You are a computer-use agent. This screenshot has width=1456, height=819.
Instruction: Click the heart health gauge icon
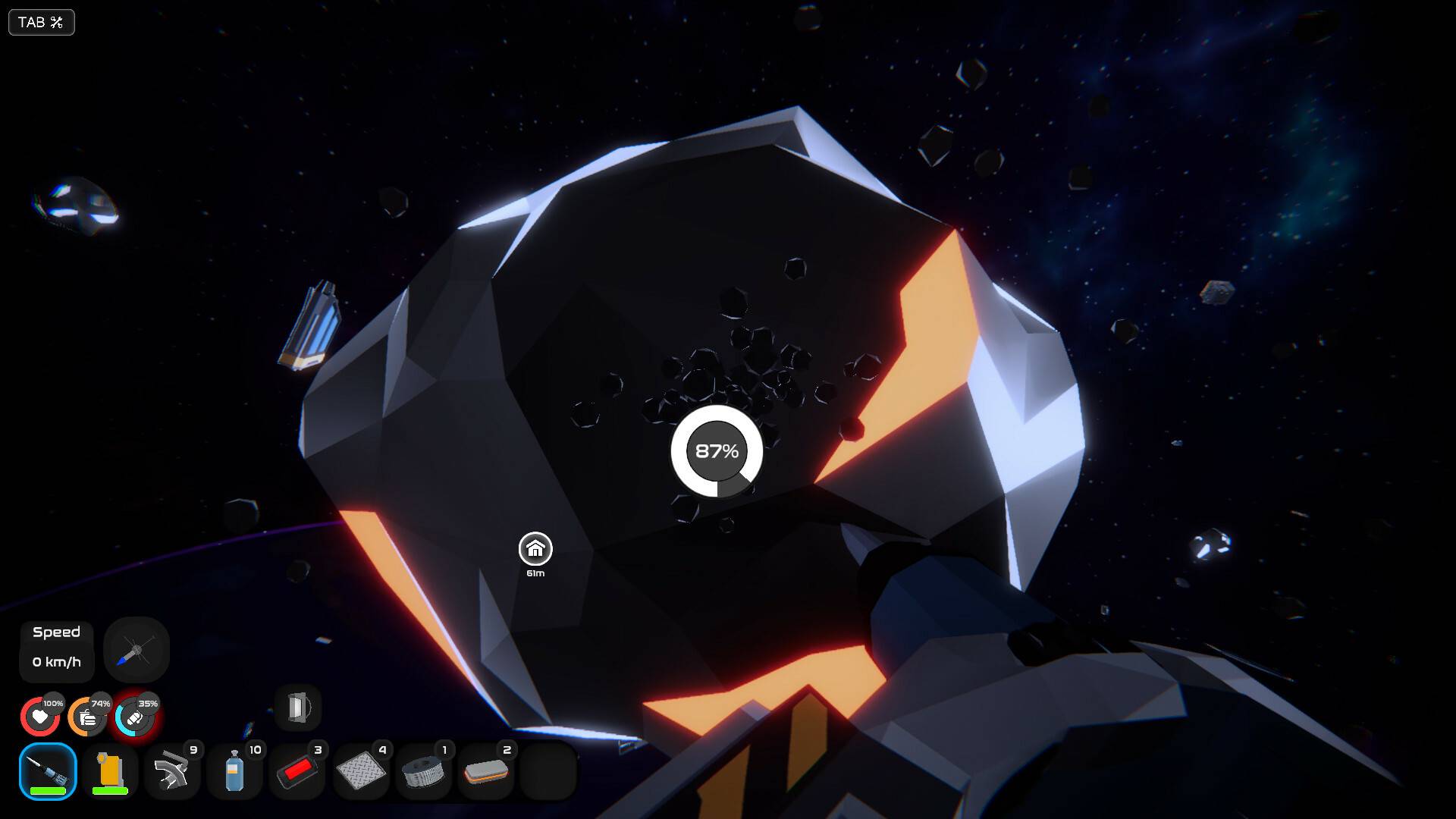click(40, 717)
